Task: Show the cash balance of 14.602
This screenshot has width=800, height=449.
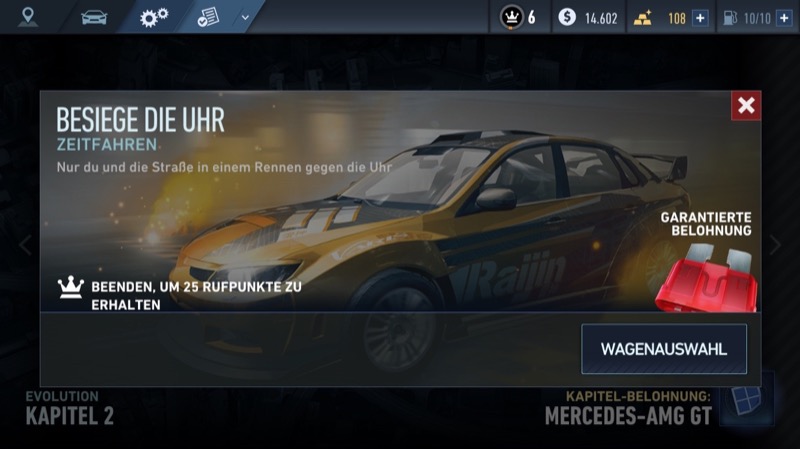Action: click(589, 17)
